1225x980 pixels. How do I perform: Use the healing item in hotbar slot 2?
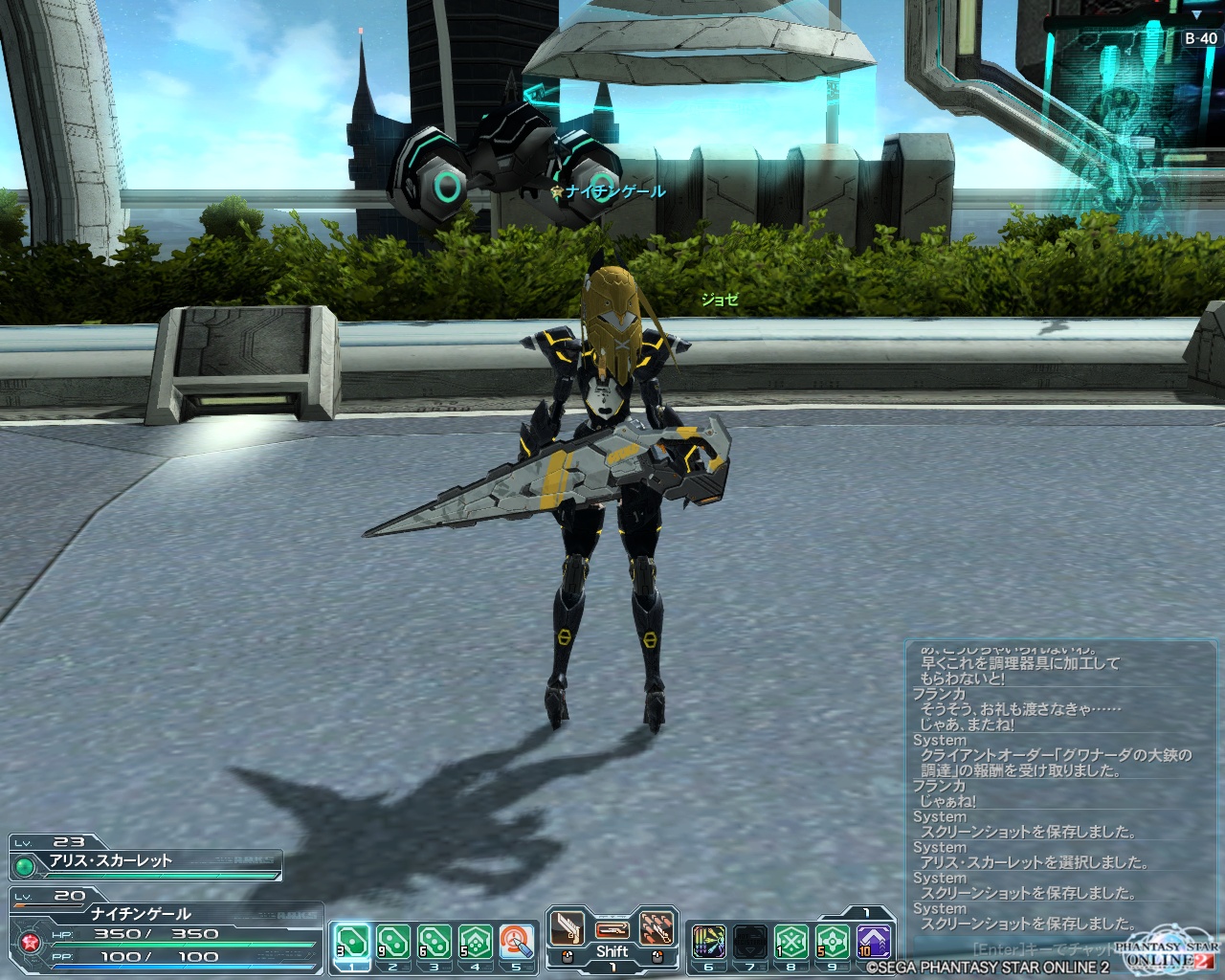(x=392, y=943)
